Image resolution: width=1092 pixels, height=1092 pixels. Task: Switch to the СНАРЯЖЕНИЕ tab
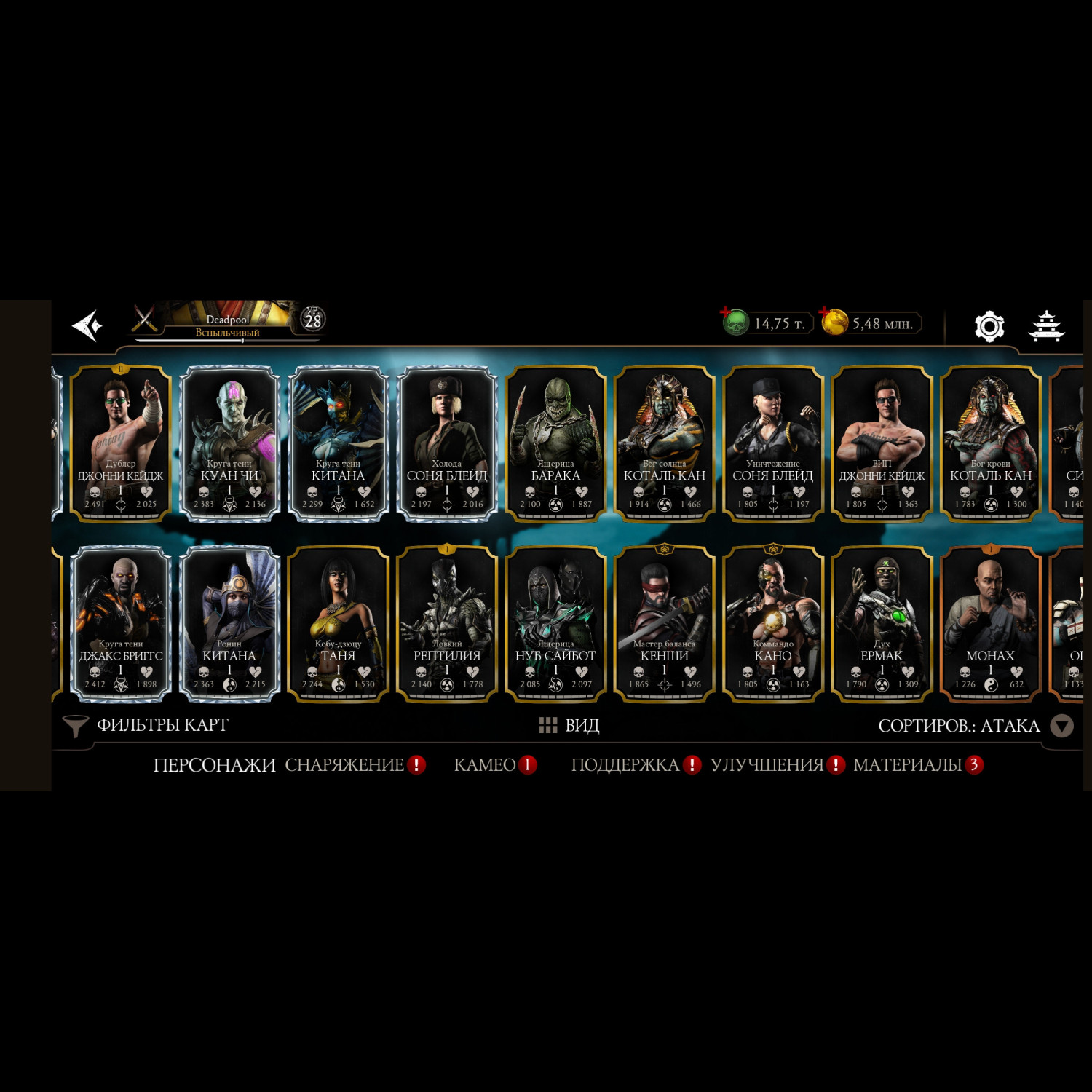(x=344, y=765)
